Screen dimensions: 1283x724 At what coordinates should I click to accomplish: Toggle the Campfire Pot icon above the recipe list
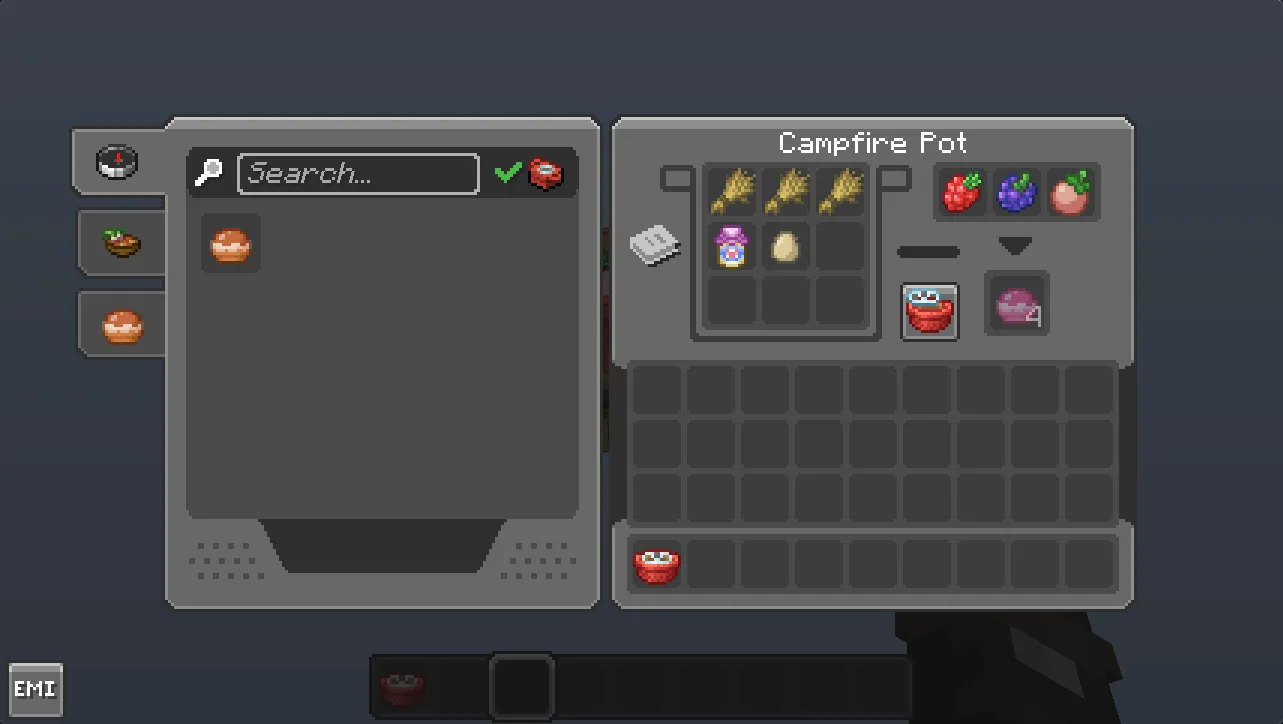pos(545,172)
